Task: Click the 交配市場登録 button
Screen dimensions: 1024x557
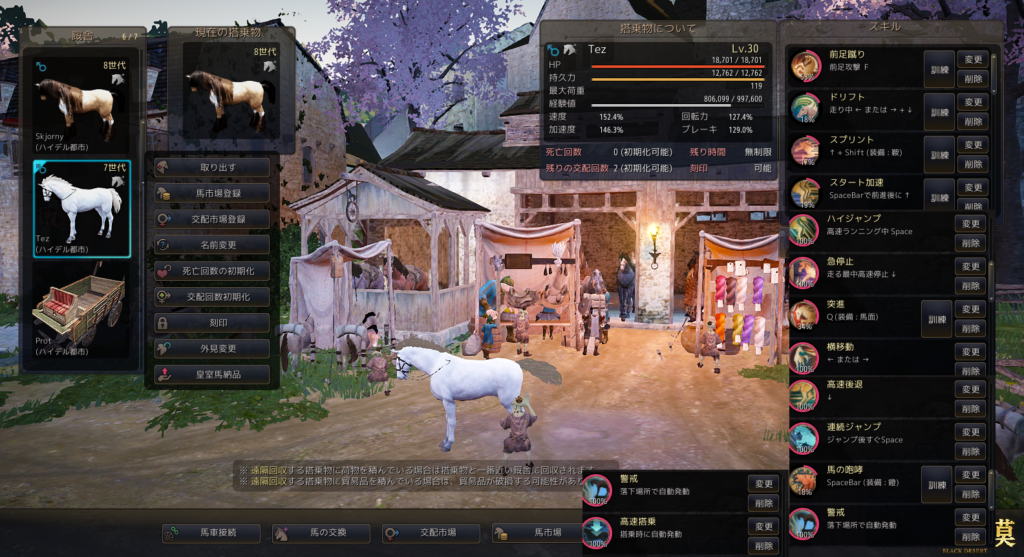Action: coord(212,219)
